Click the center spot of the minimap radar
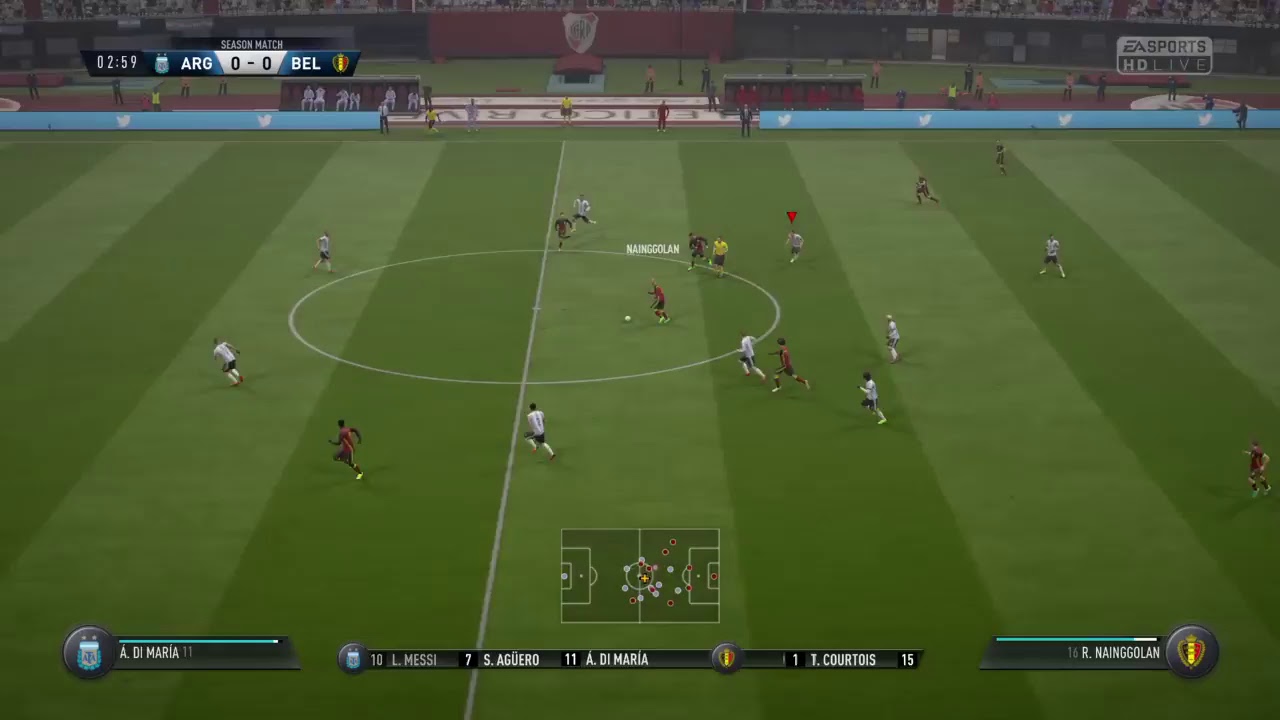Image resolution: width=1280 pixels, height=720 pixels. 641,577
